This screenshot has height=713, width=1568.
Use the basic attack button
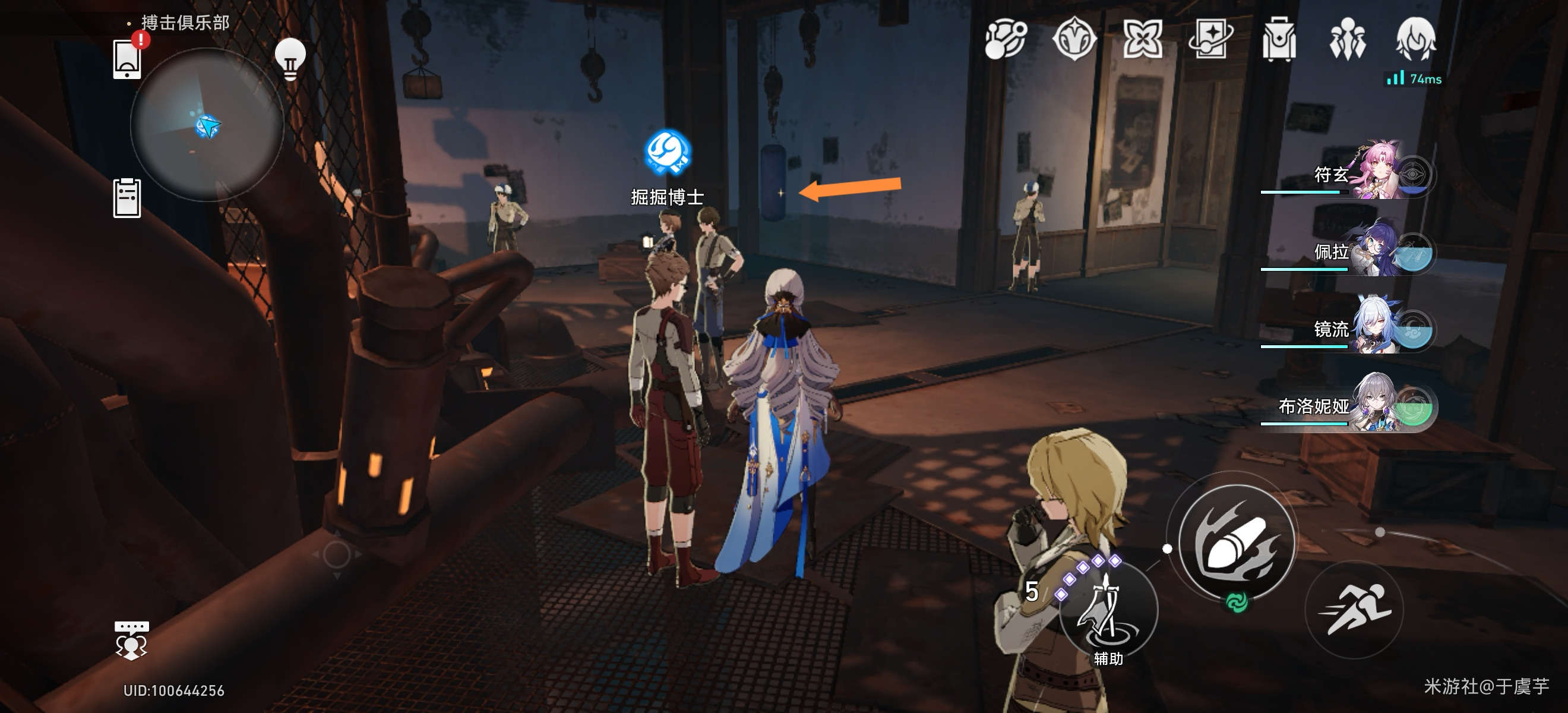click(1236, 542)
